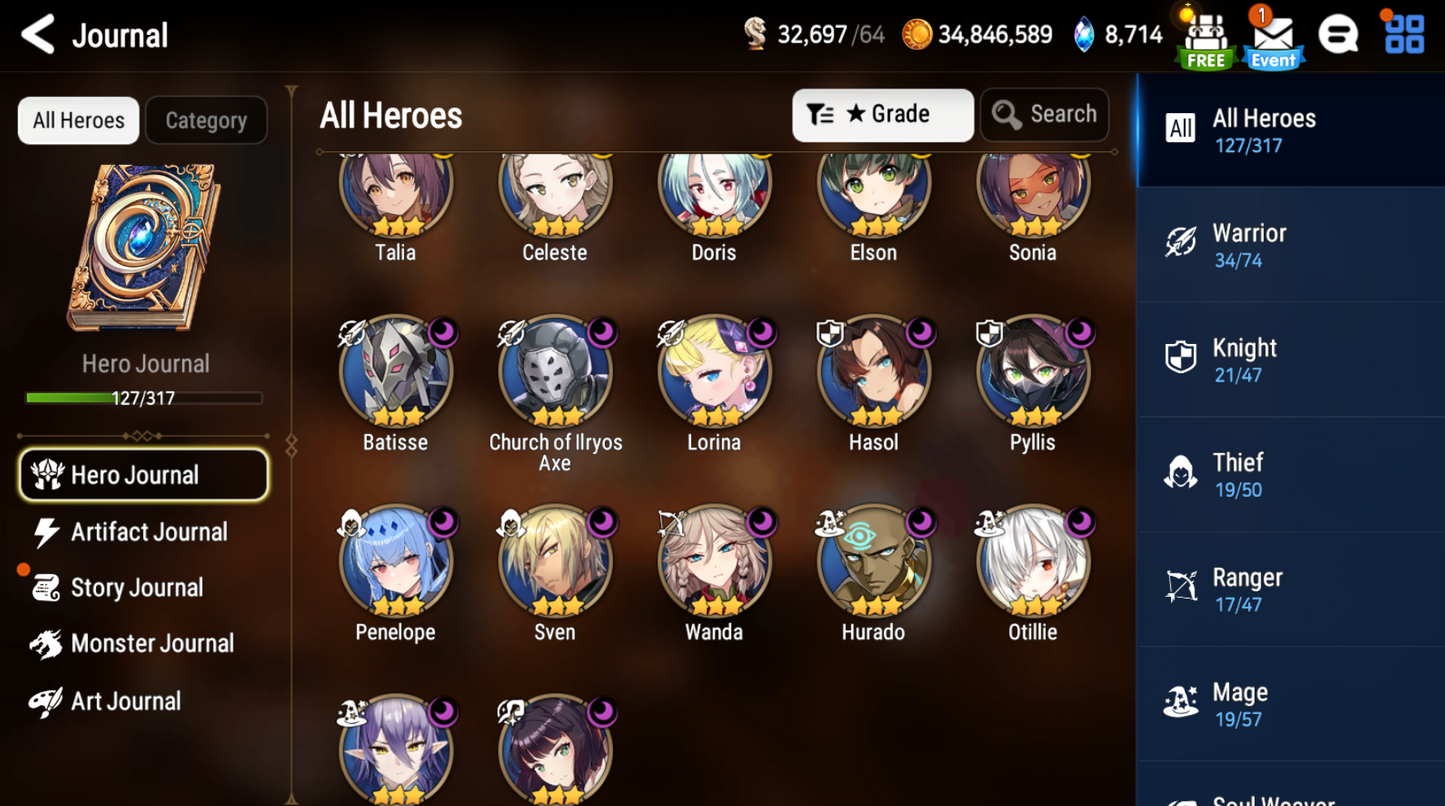This screenshot has height=806, width=1445.
Task: Open the FREE gift box rewards
Action: [x=1205, y=35]
